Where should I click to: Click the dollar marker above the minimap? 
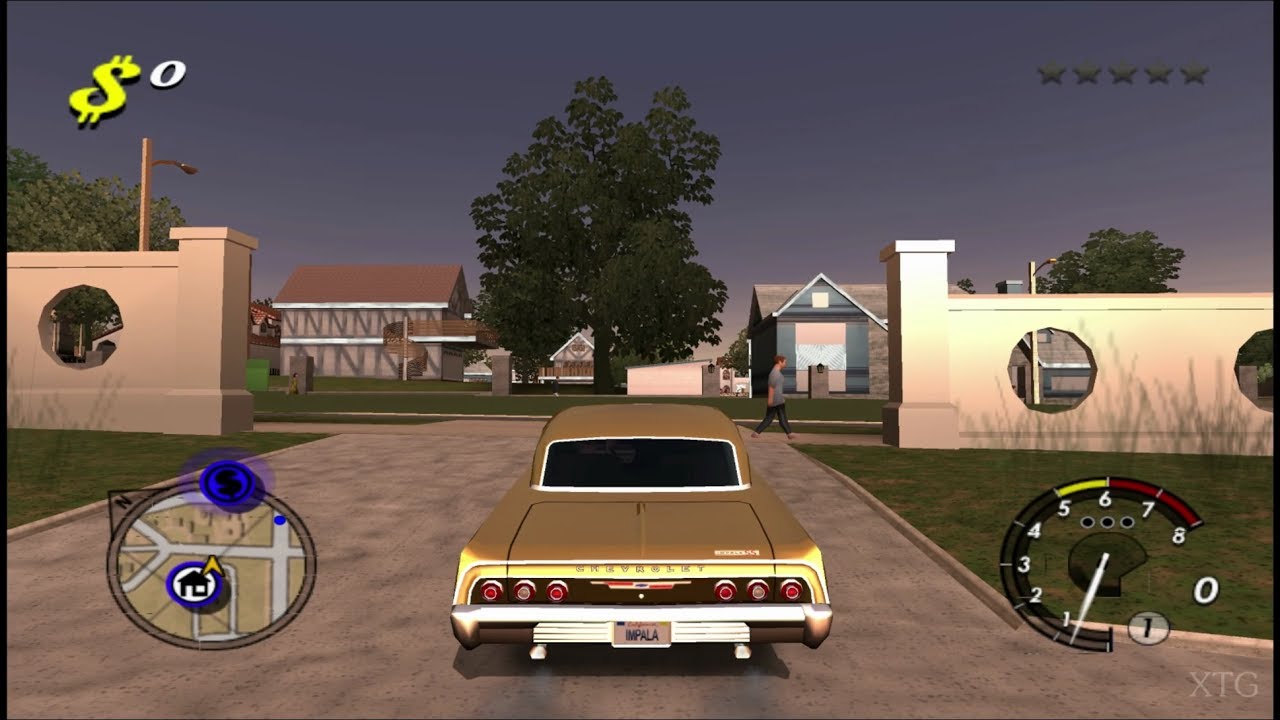point(228,484)
